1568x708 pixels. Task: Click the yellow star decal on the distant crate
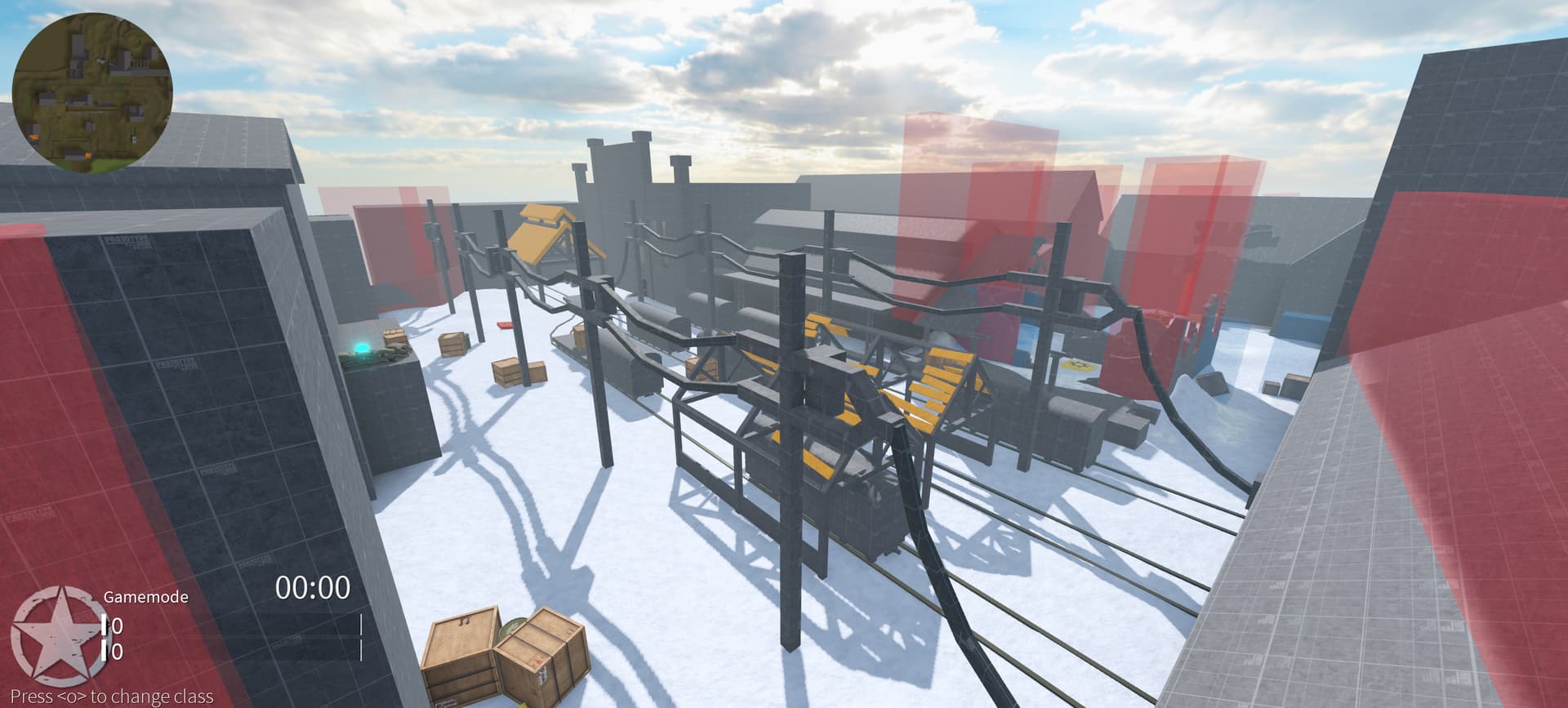(x=1078, y=365)
